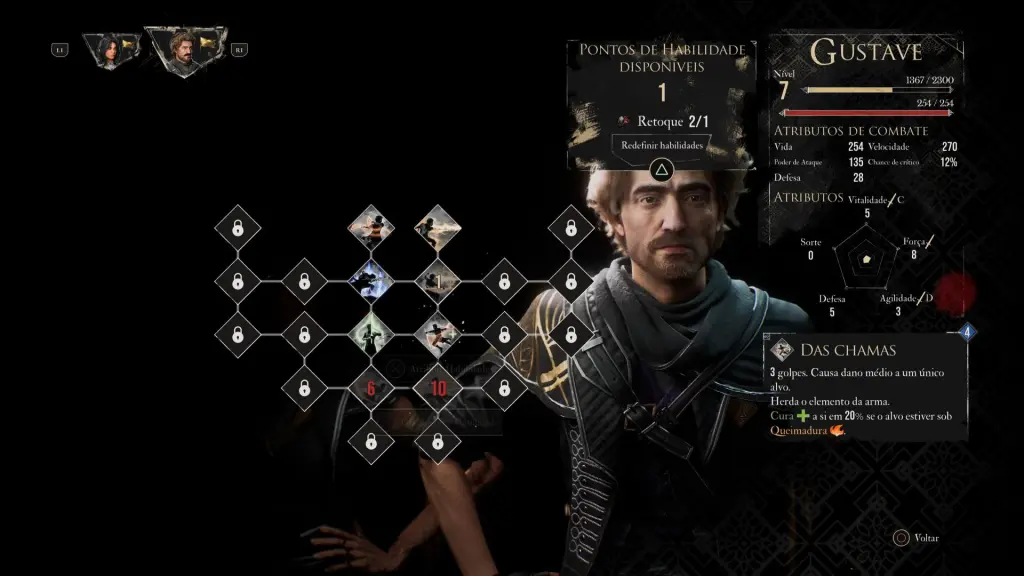Select Gustave's bearded party portrait
The width and height of the screenshot is (1024, 576).
(181, 50)
